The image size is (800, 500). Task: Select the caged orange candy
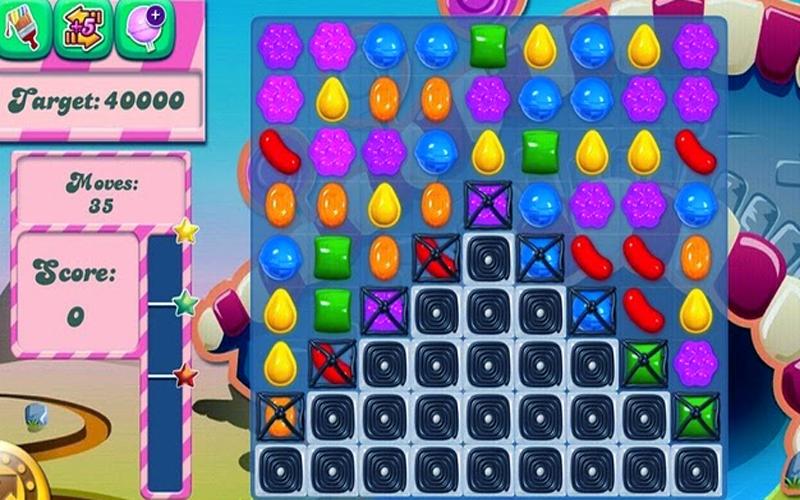pos(280,412)
